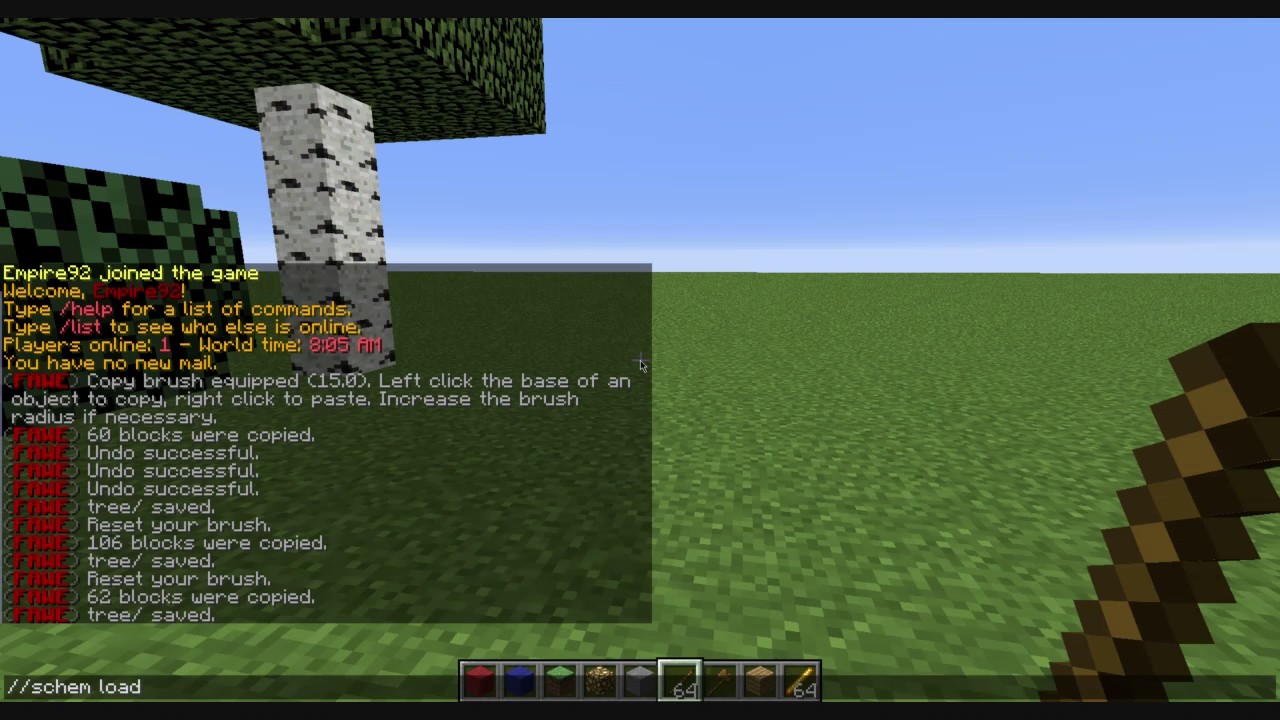Select the grass block in the hotbar
This screenshot has width=1280, height=720.
coord(558,680)
